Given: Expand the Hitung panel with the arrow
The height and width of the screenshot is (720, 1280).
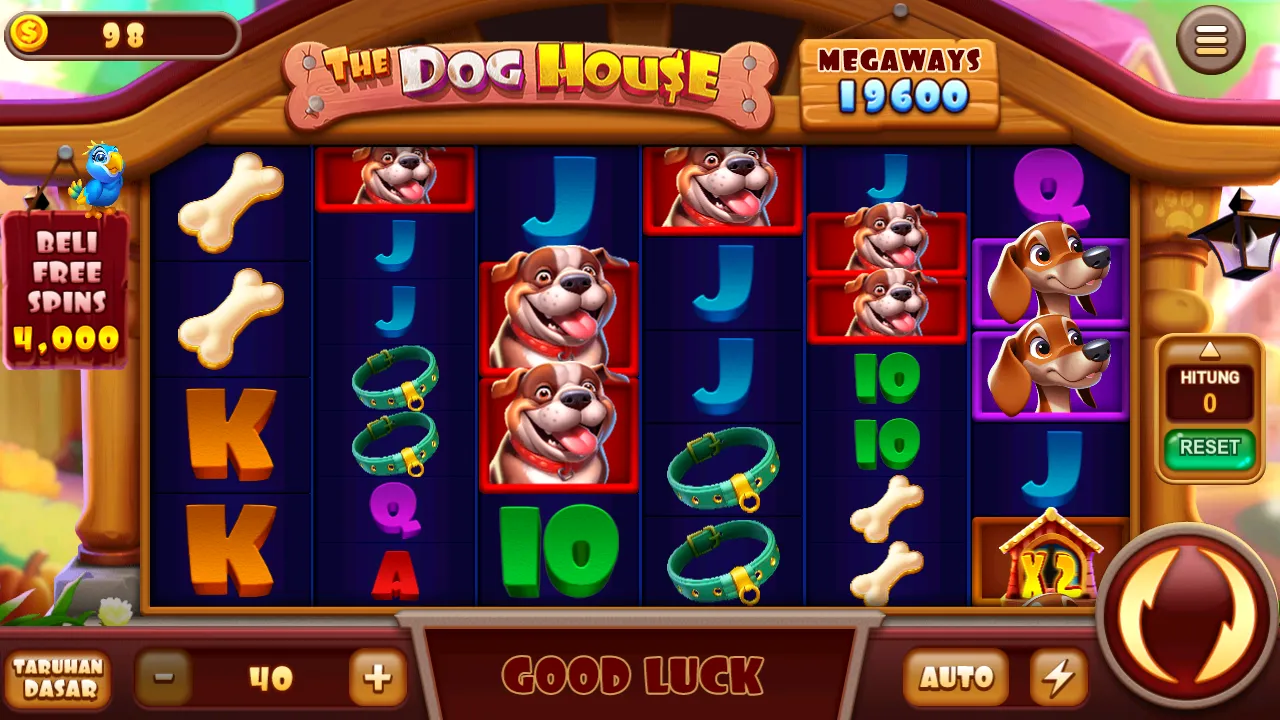Looking at the screenshot, I should coord(1210,350).
